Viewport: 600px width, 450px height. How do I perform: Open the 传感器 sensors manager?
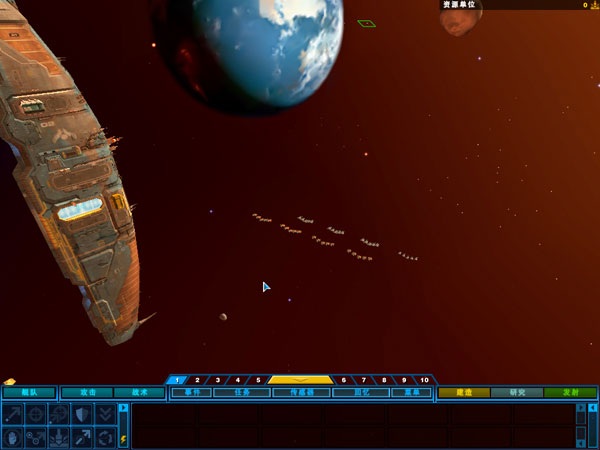pyautogui.click(x=301, y=393)
